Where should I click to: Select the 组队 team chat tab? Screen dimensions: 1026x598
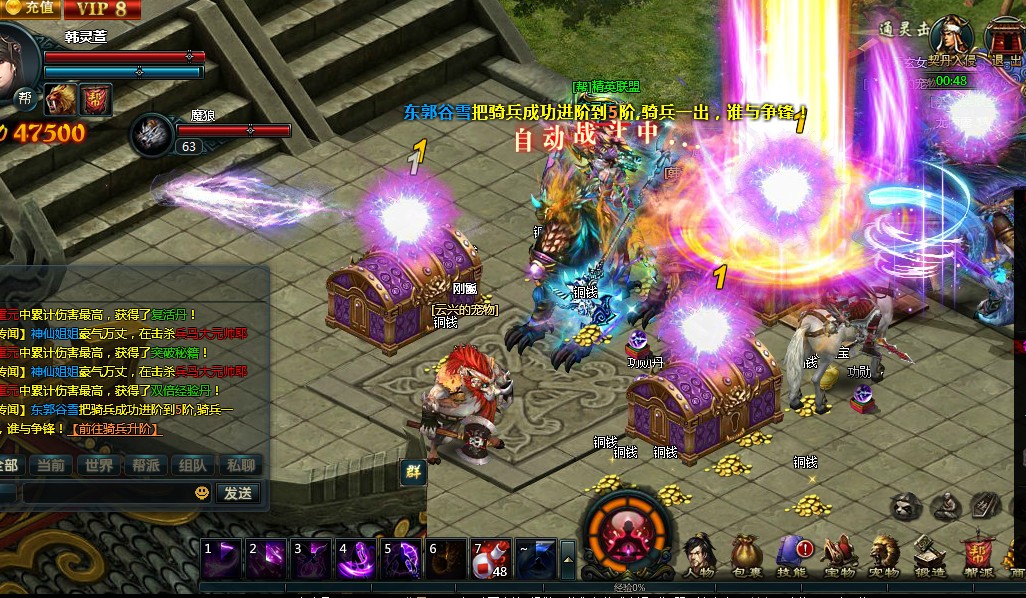click(x=192, y=465)
